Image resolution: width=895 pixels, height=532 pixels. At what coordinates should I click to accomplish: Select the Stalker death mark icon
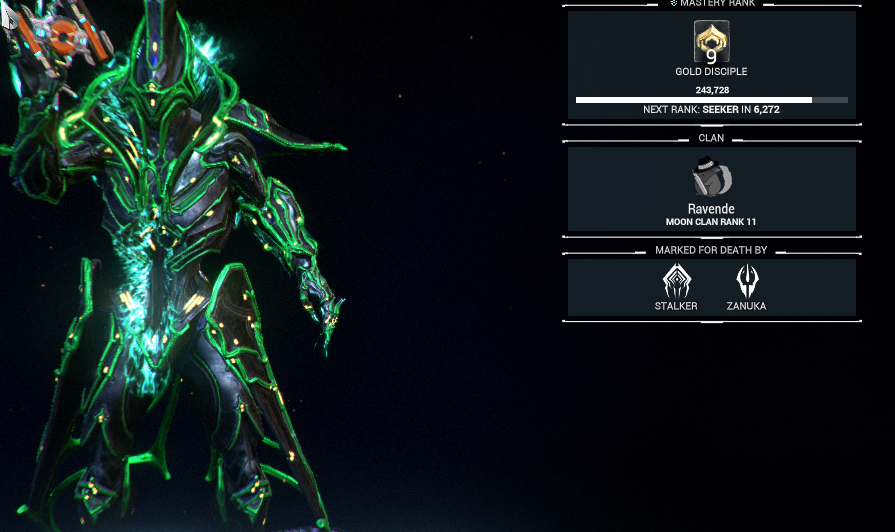coord(677,281)
